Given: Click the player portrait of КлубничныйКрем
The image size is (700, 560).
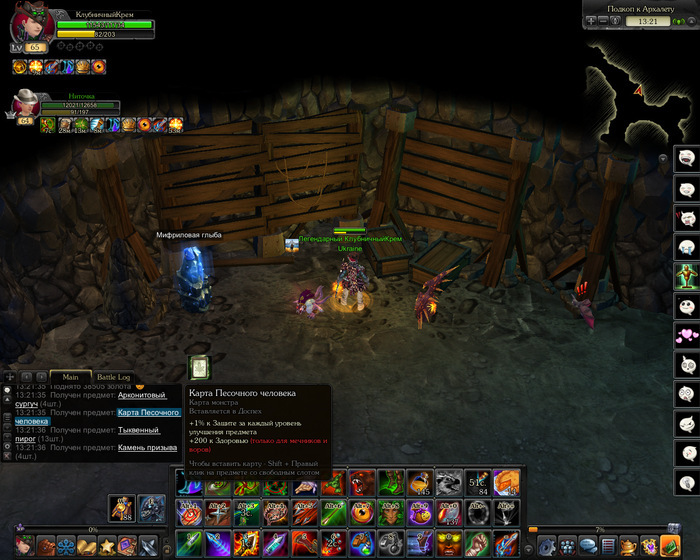Looking at the screenshot, I should coord(31,27).
